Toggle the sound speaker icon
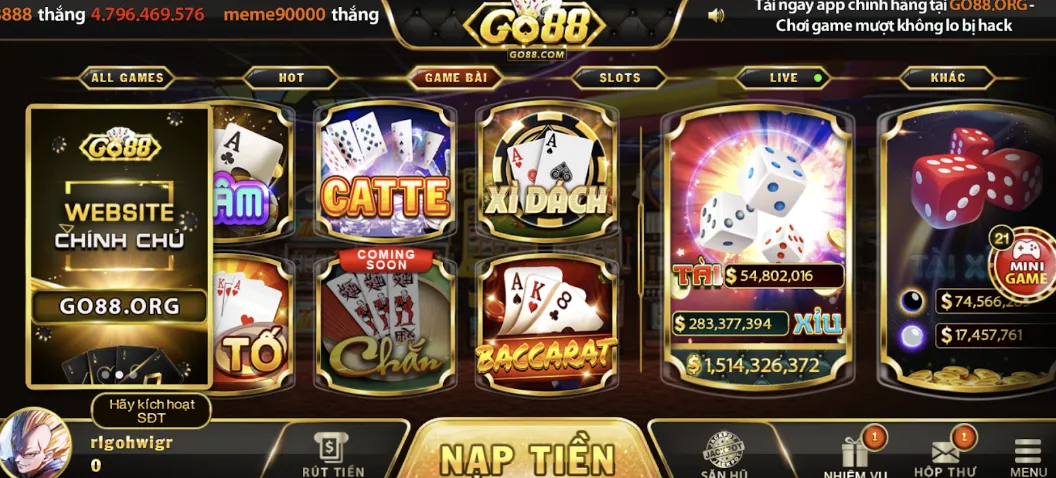The width and height of the screenshot is (1056, 478). click(x=716, y=15)
